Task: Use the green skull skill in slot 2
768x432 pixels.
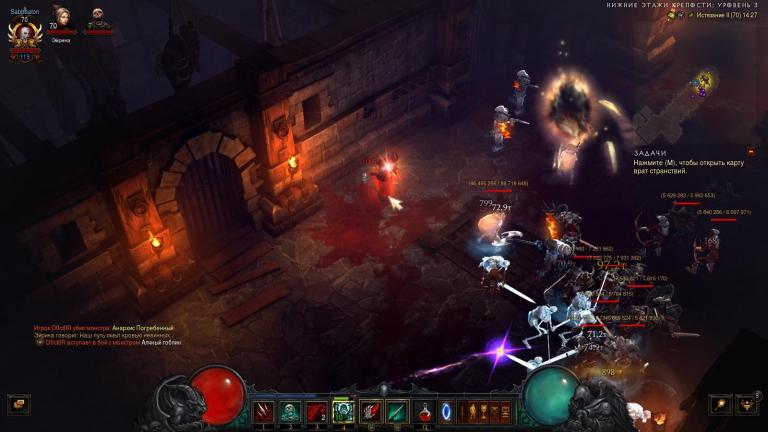Action: point(291,410)
